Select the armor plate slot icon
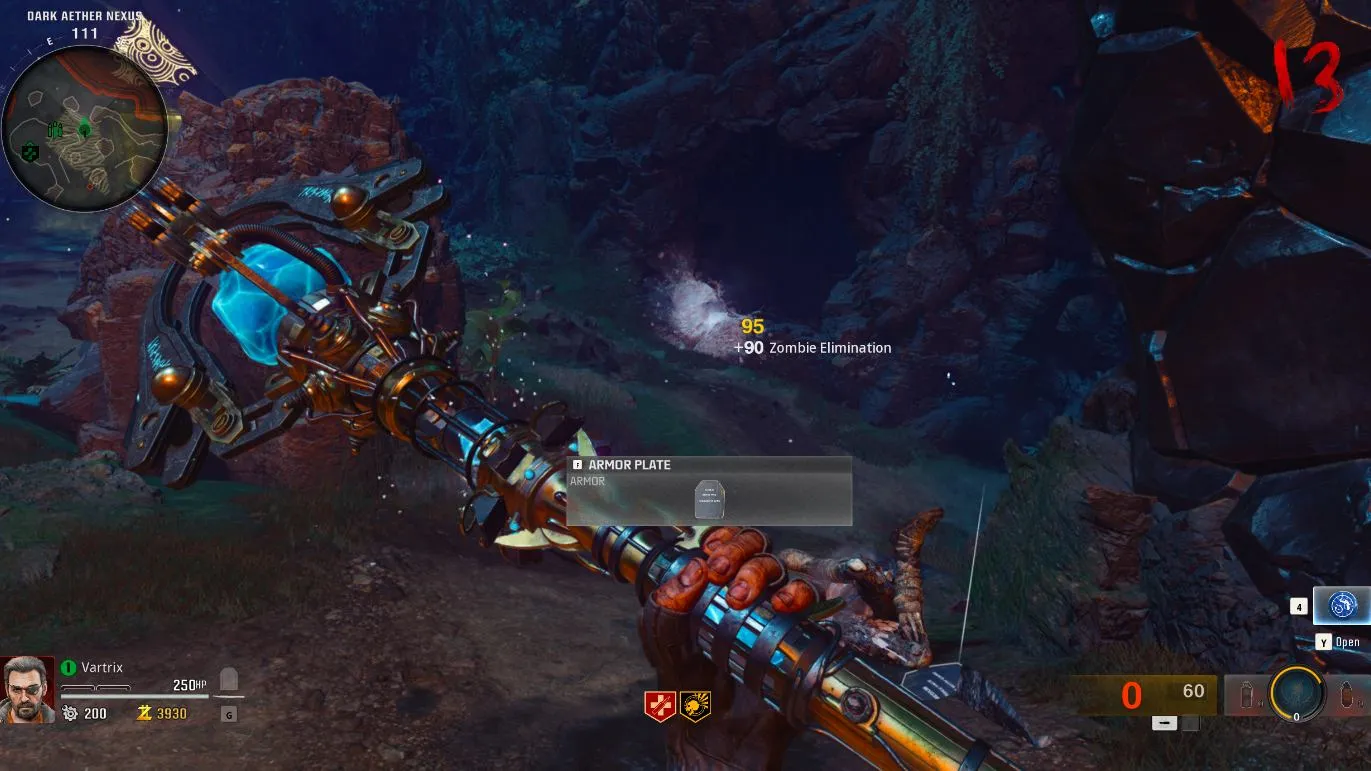The image size is (1371, 771). pos(229,683)
